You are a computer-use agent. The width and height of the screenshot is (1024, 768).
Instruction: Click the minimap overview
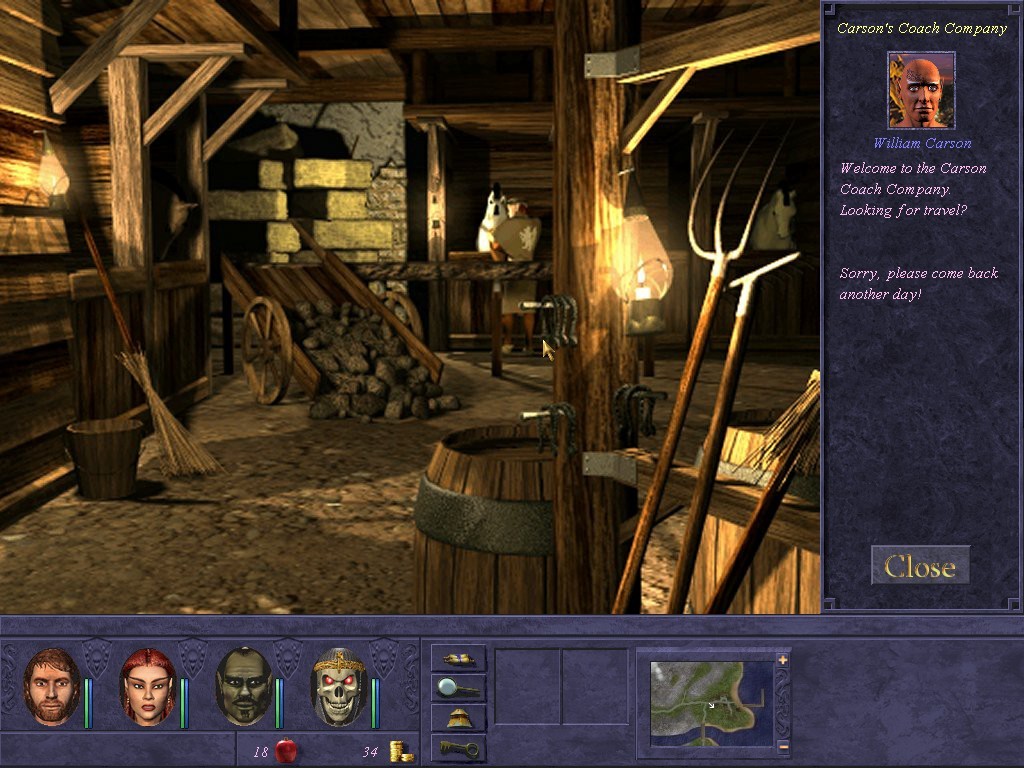(x=711, y=703)
